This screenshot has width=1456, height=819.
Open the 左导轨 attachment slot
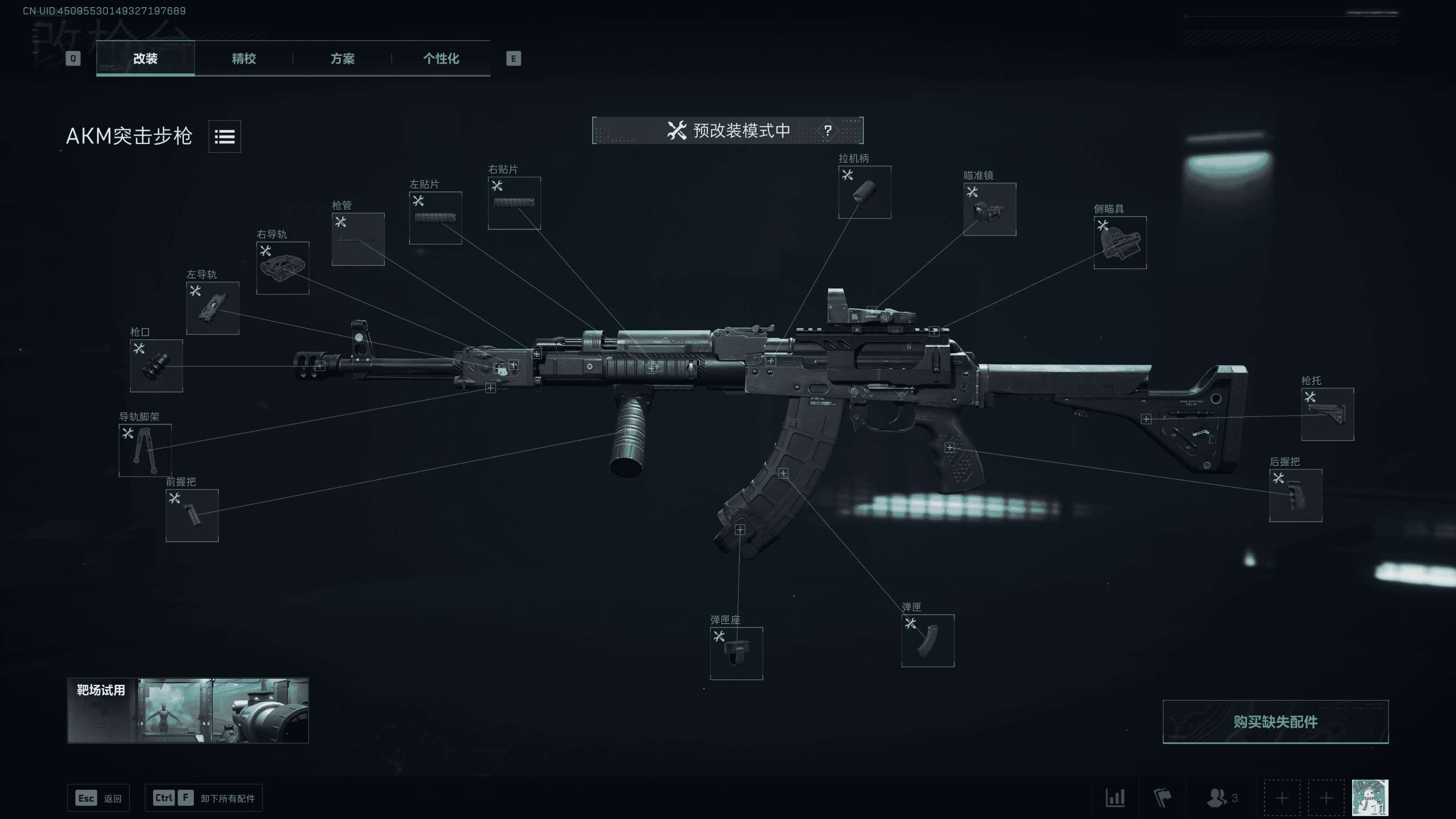[x=212, y=308]
